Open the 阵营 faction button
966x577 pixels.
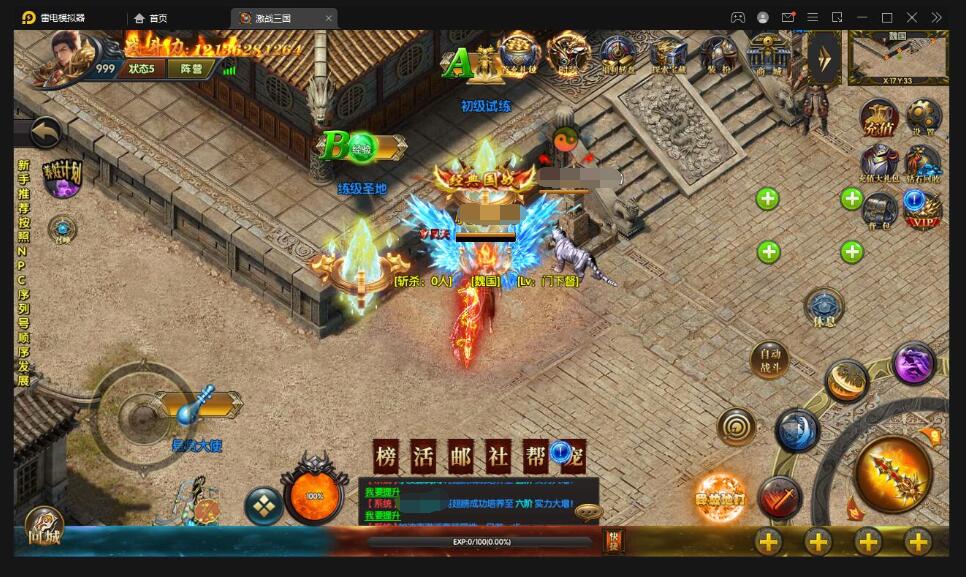click(191, 69)
